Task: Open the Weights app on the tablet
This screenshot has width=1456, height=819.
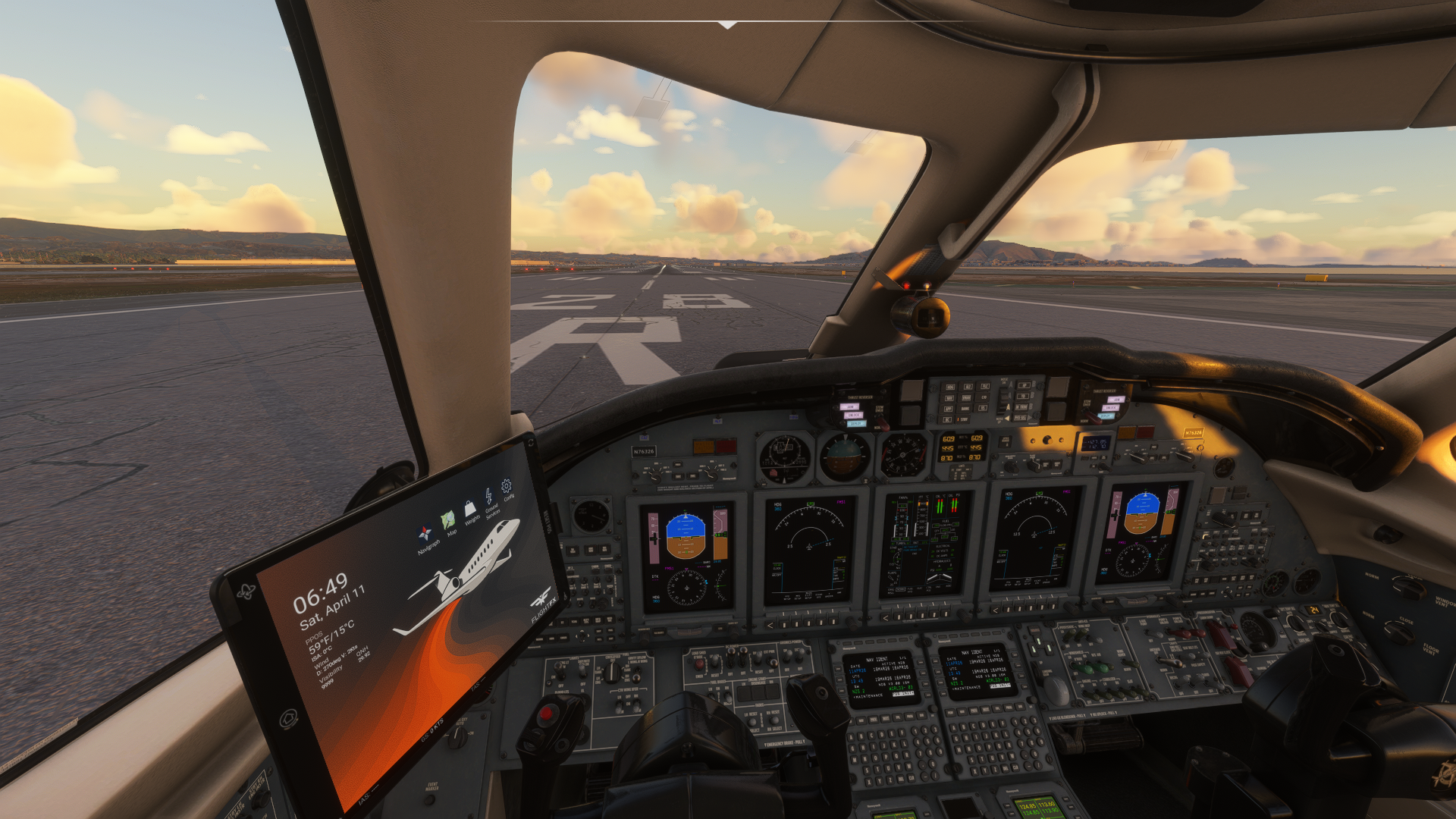Action: click(469, 507)
